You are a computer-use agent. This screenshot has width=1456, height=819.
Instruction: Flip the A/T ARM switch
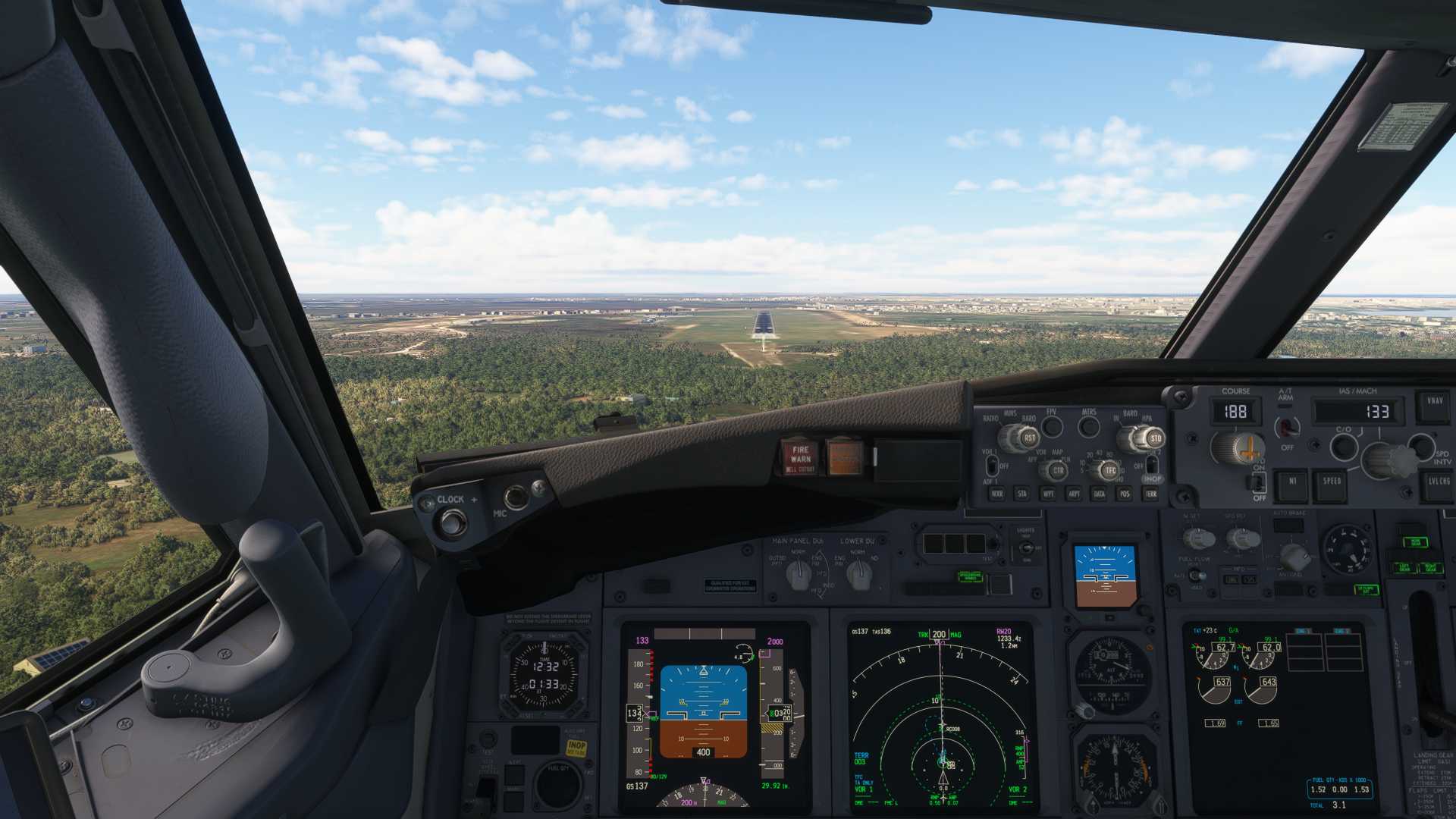1286,427
